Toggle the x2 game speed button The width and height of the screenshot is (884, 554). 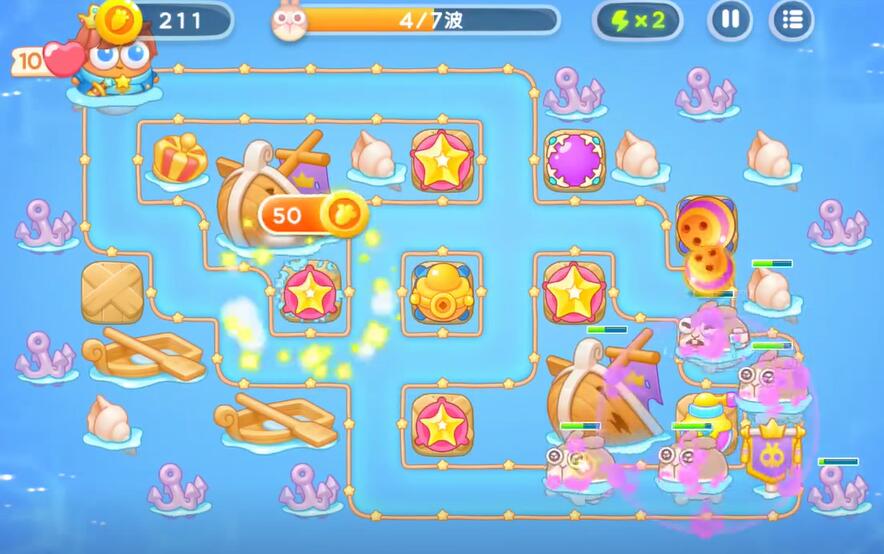pyautogui.click(x=637, y=20)
